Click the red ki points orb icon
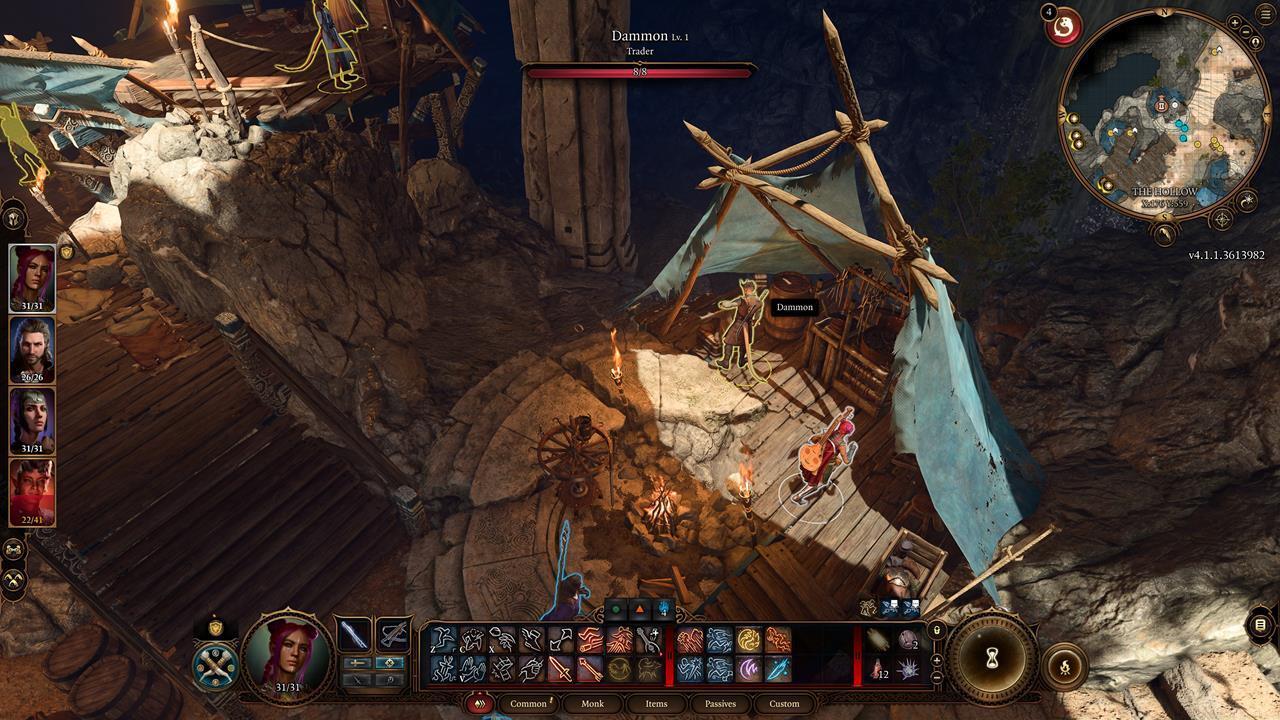1280x720 pixels. point(1063,25)
